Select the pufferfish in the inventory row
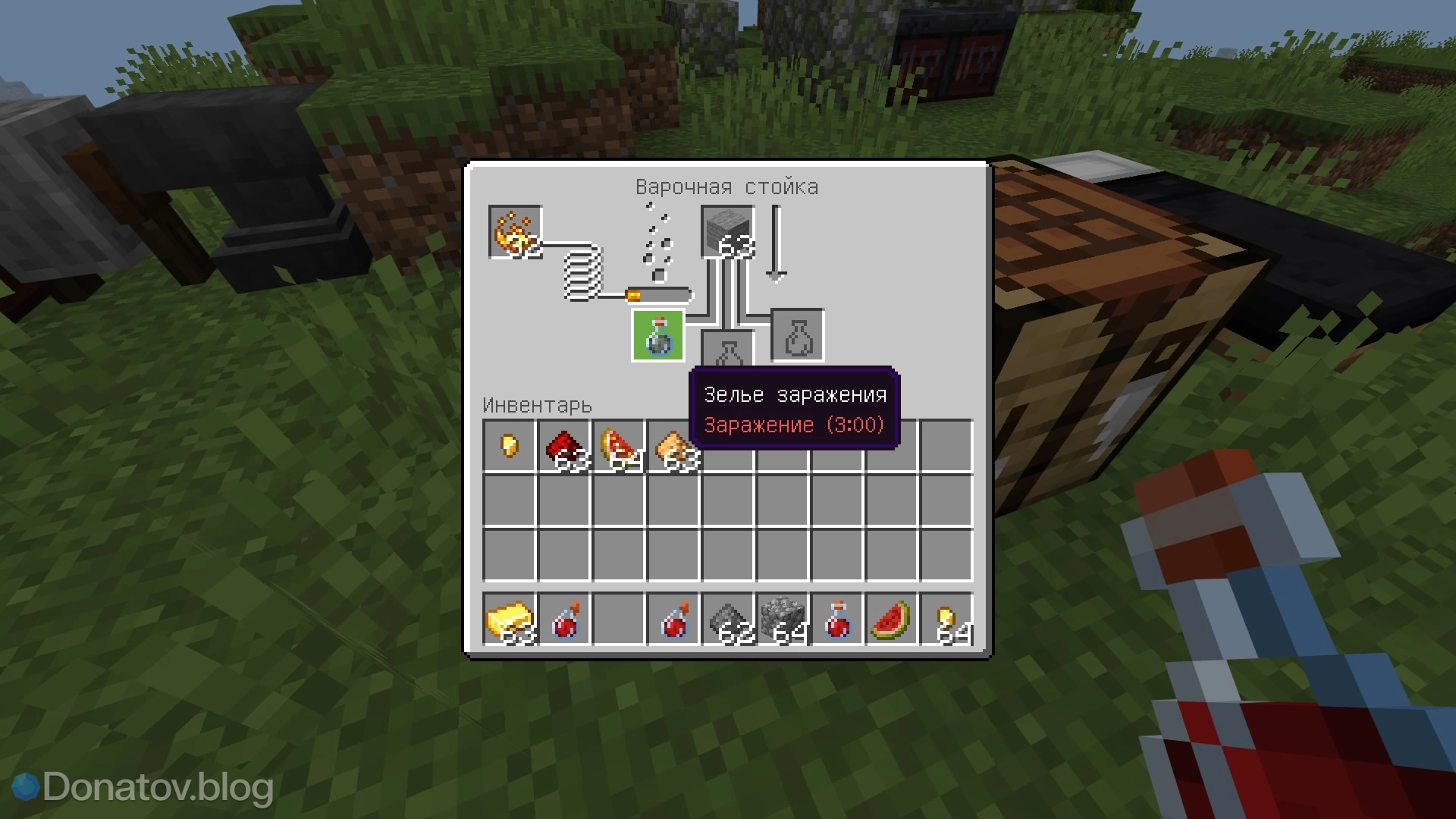 (x=675, y=446)
